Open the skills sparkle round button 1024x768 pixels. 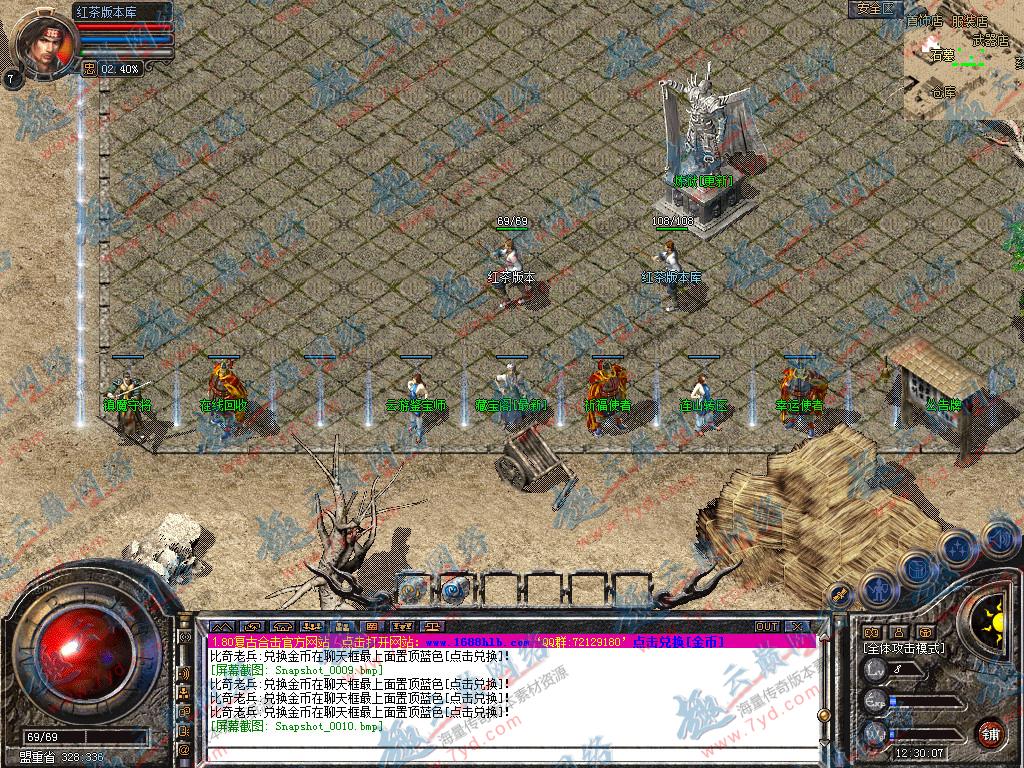click(958, 548)
